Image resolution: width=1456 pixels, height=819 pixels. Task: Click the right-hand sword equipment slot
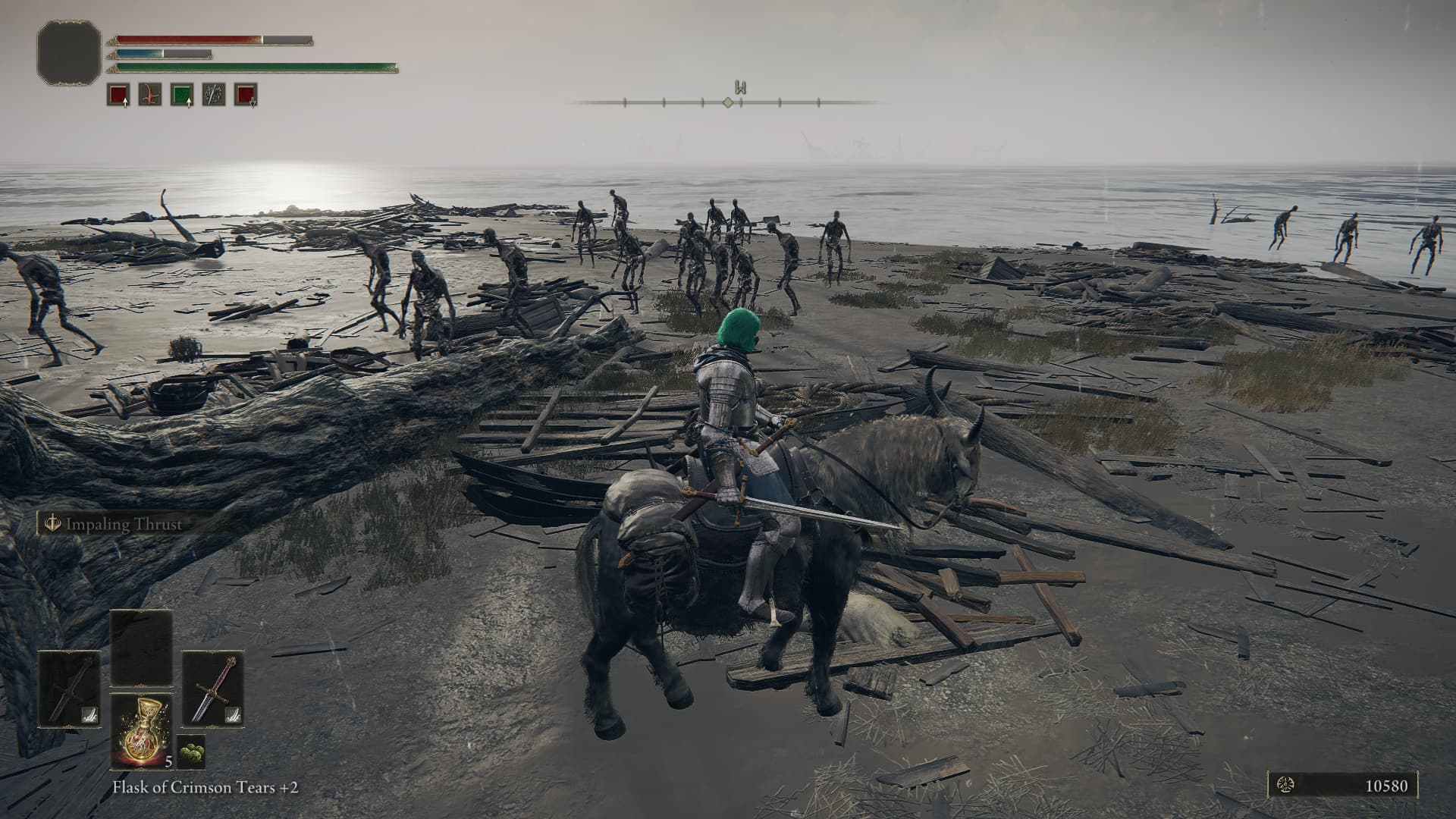[212, 689]
